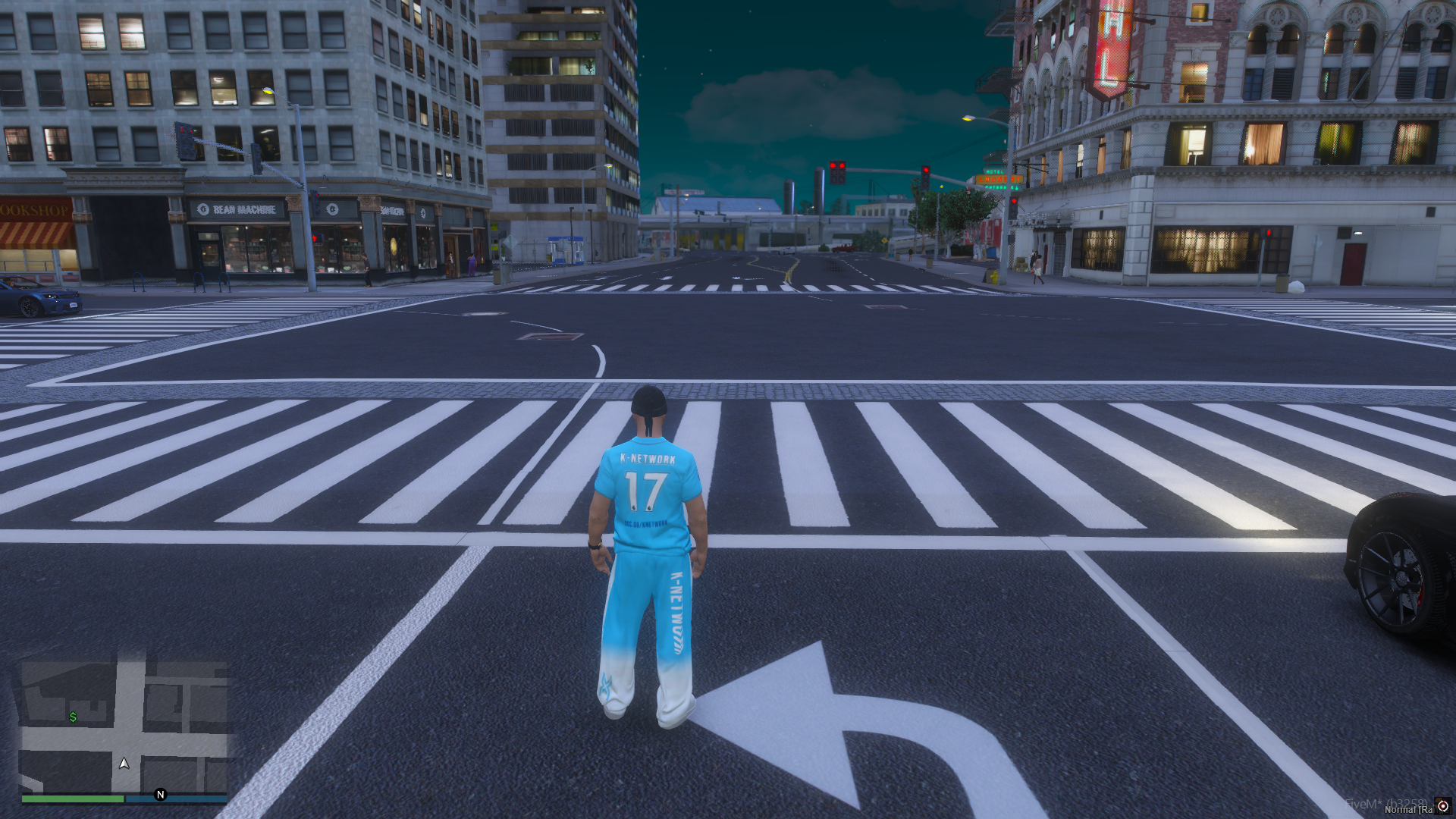Viewport: 1456px width, 819px height.
Task: Click the north compass N marker
Action: (x=160, y=795)
